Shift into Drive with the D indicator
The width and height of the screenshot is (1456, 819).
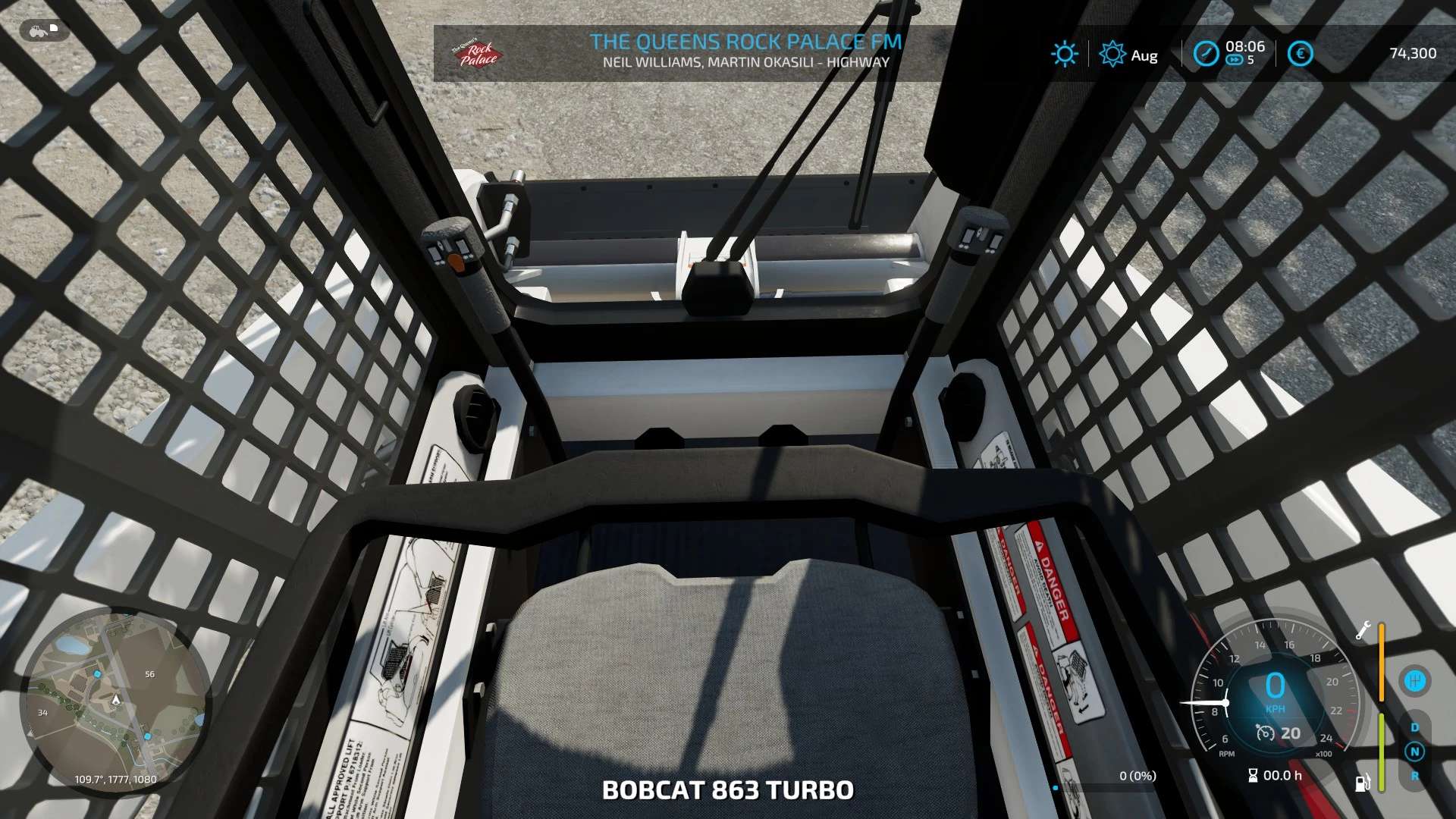pos(1414,728)
